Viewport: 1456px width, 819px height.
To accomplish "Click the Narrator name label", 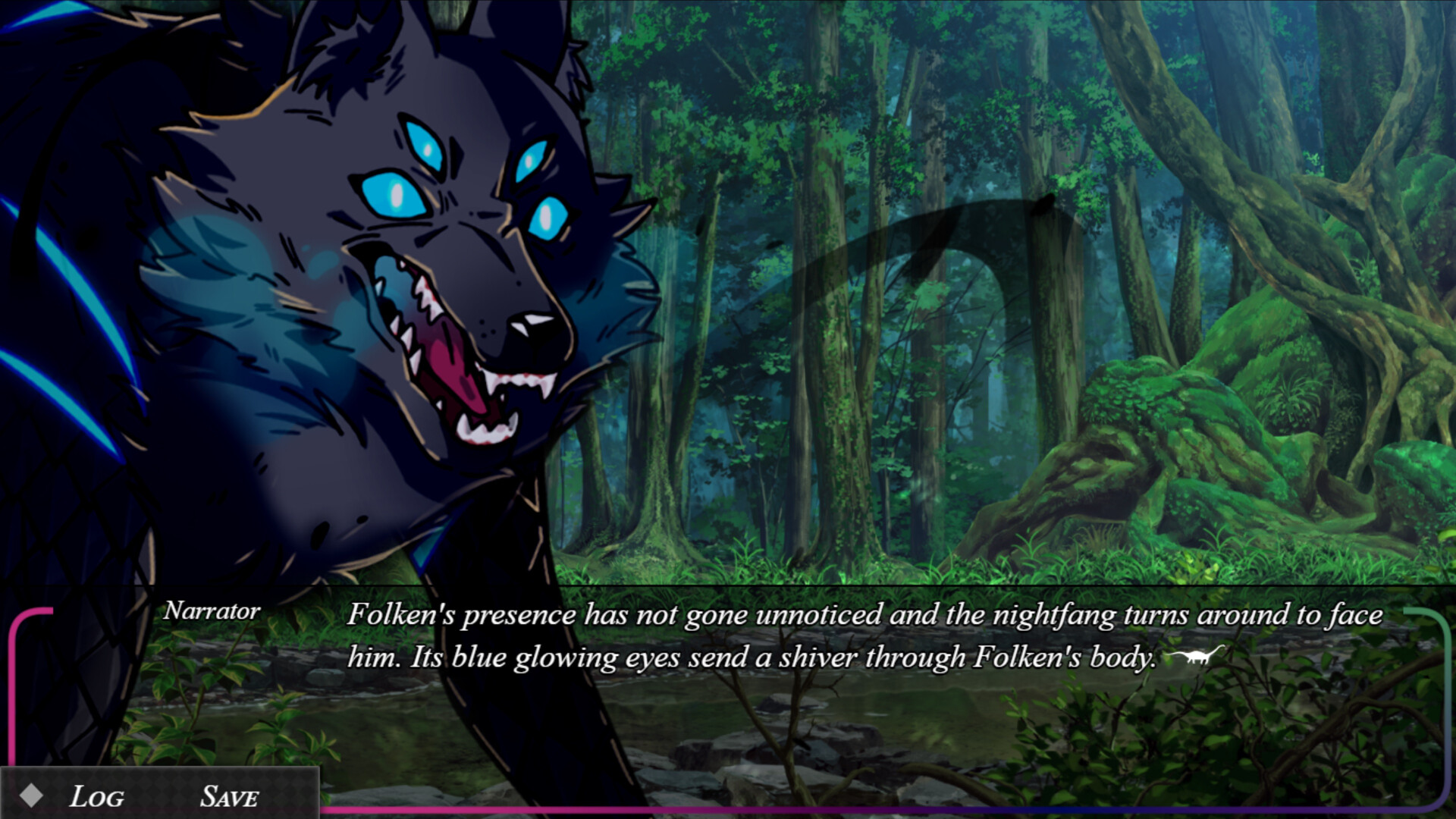I will (210, 611).
